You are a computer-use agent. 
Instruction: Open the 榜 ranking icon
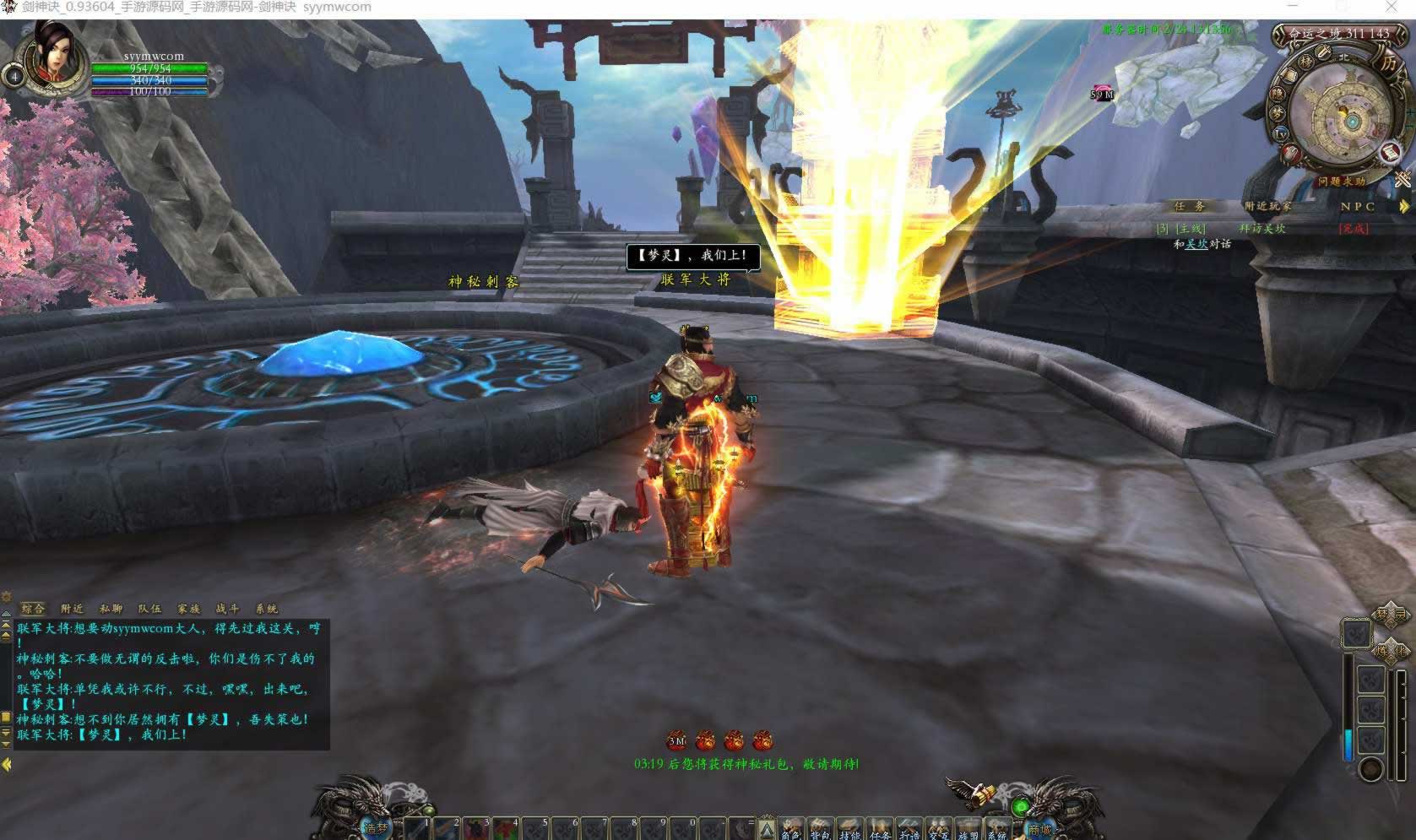(x=1306, y=62)
